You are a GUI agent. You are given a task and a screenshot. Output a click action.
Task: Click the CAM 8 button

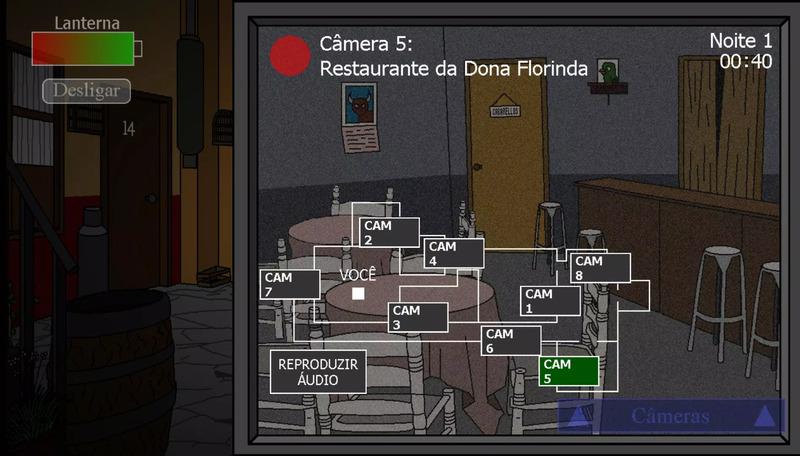600,268
